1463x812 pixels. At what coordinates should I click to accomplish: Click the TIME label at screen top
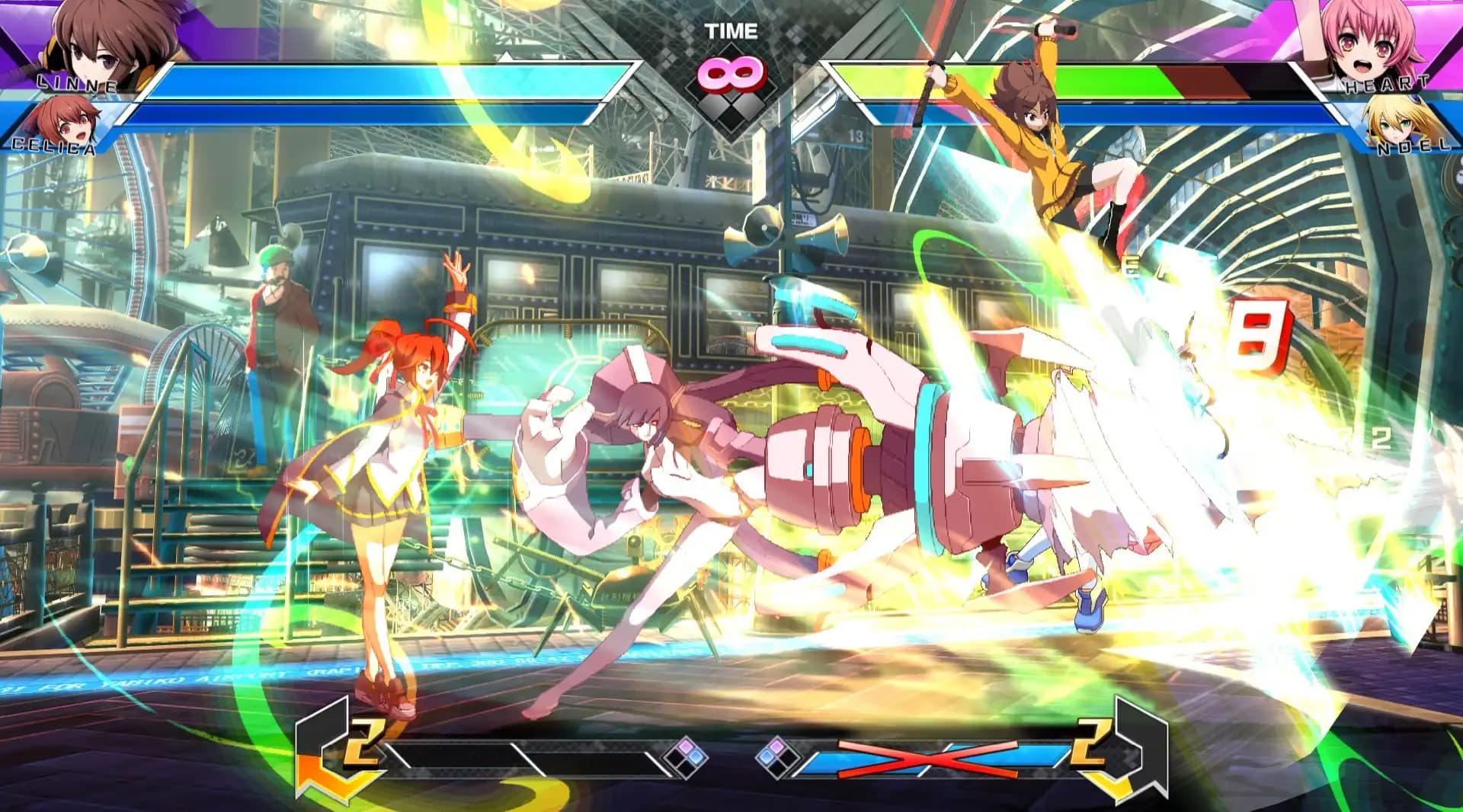click(732, 30)
